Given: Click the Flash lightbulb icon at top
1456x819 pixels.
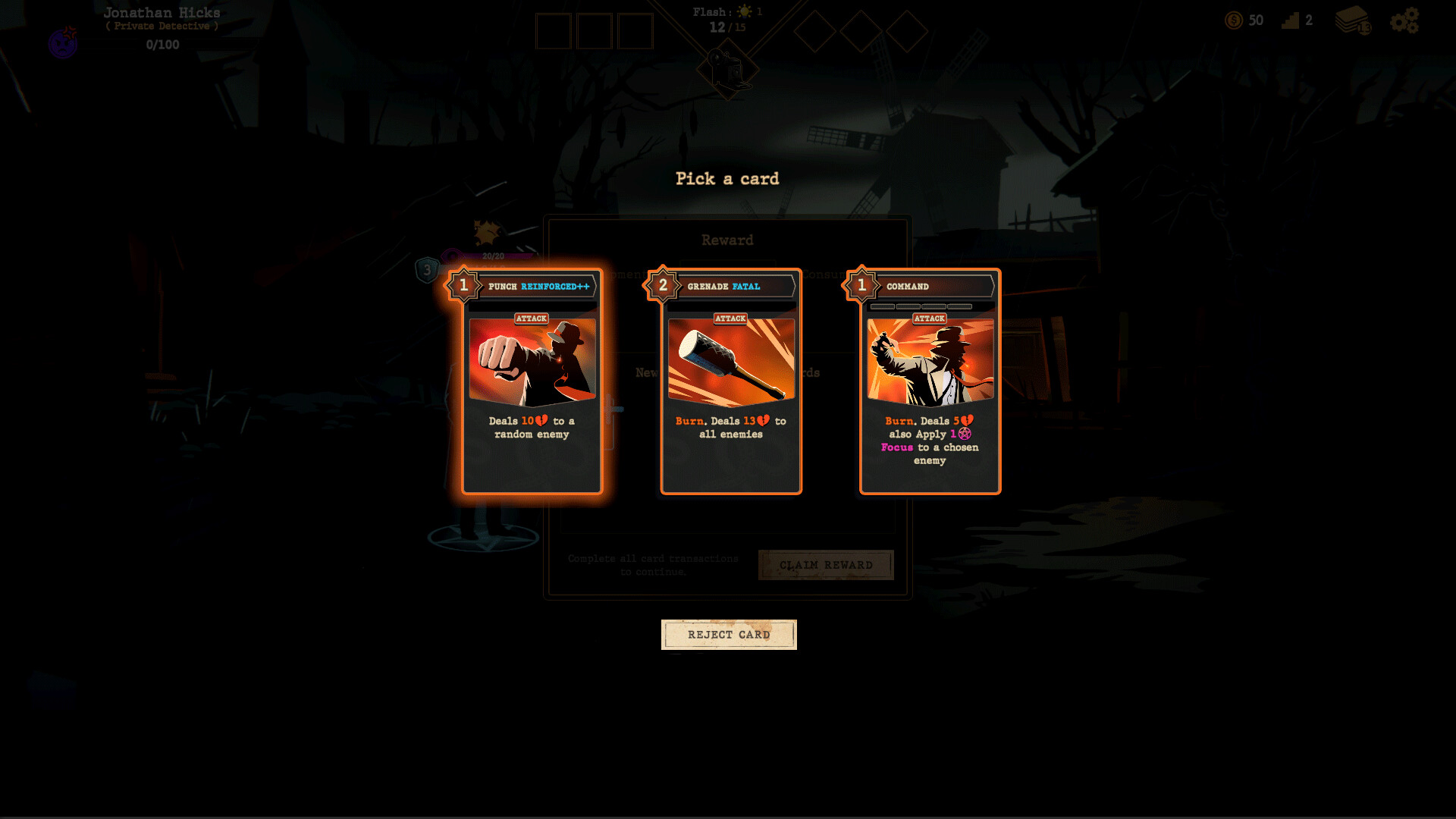Looking at the screenshot, I should tap(745, 11).
